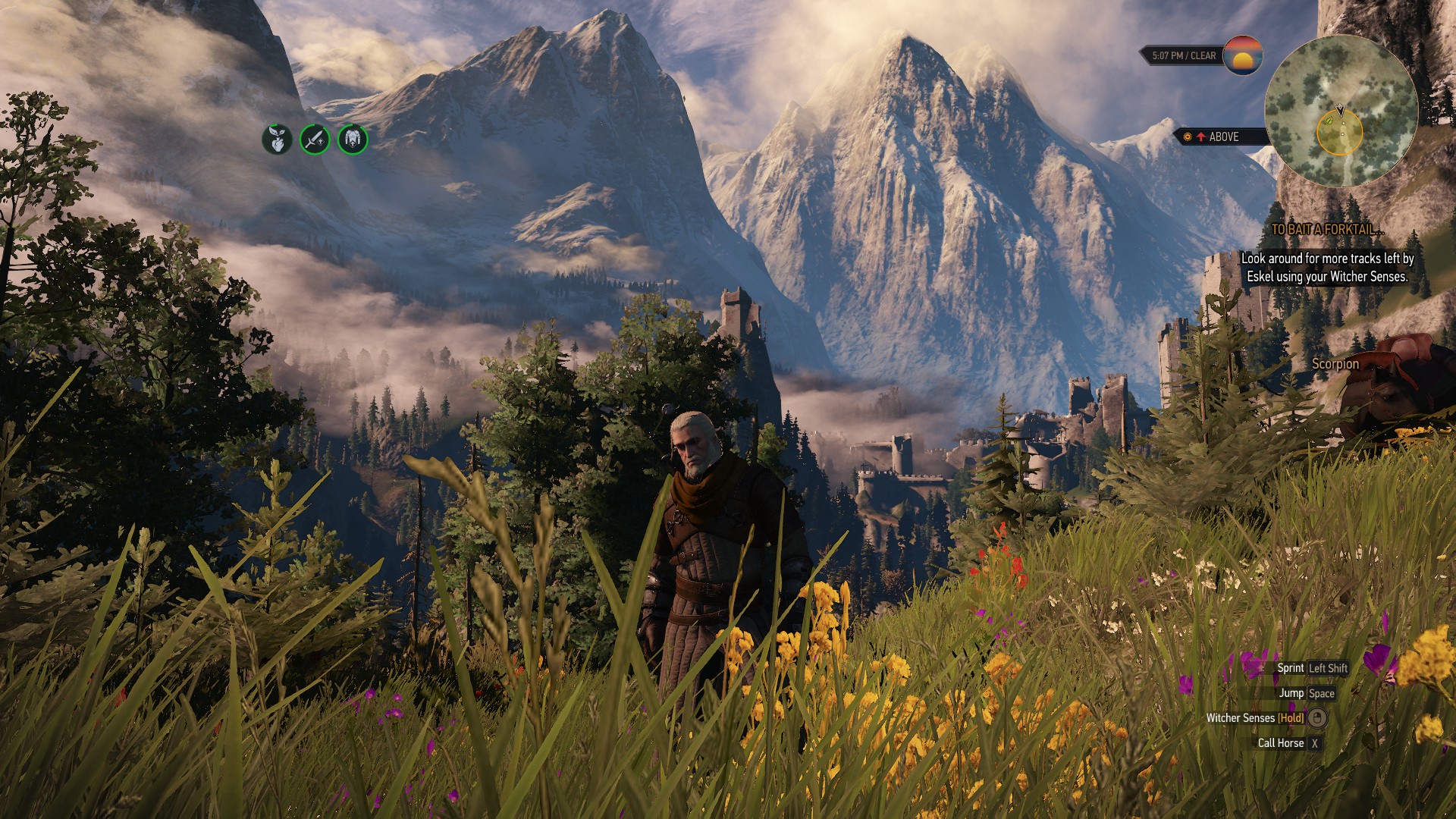
Task: Click the orange objective area circle on minimap
Action: 1340,133
